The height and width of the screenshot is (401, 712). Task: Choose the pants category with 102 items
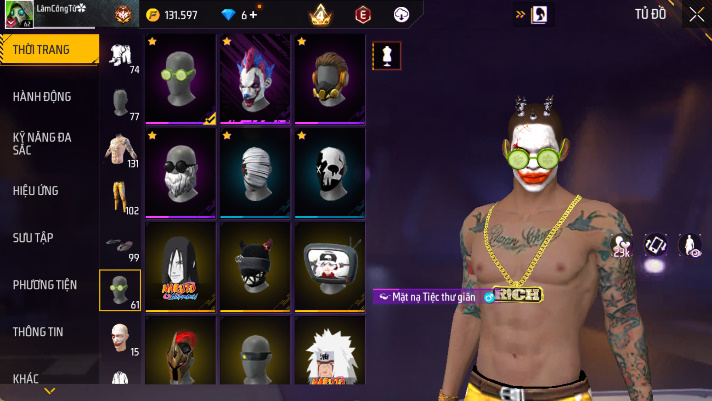click(121, 196)
